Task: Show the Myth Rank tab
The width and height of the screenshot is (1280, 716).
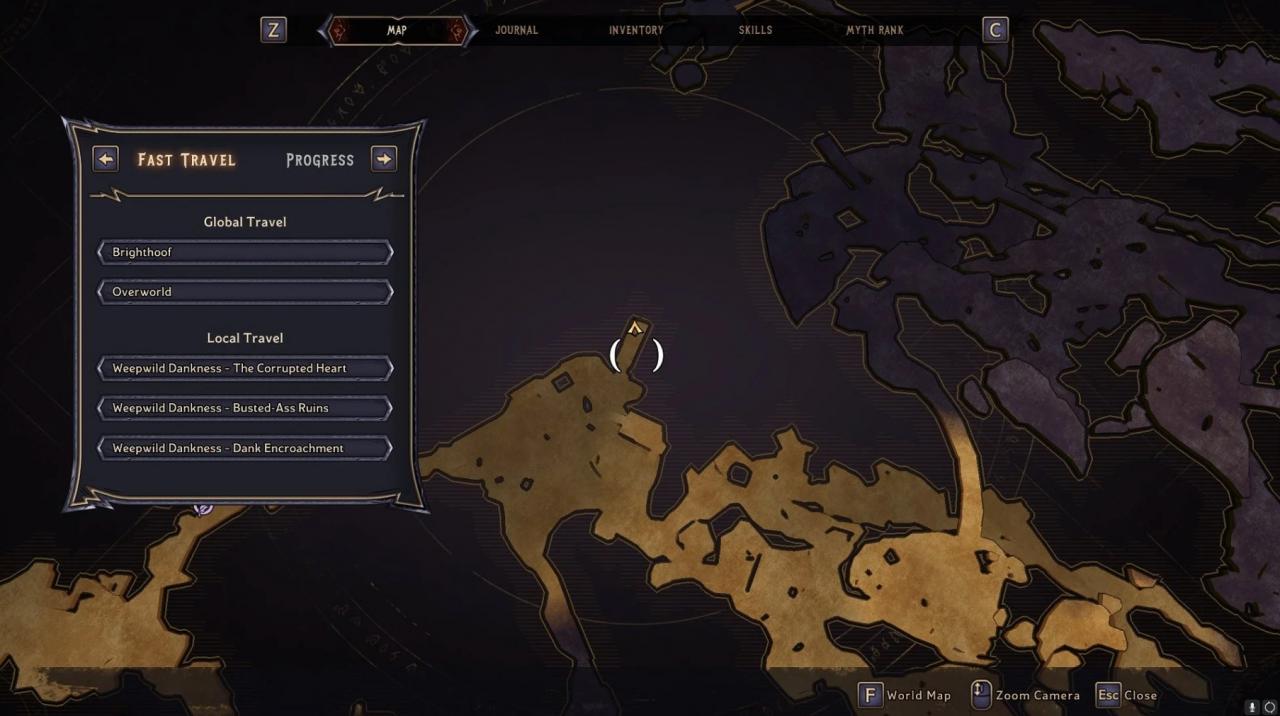Action: point(874,30)
